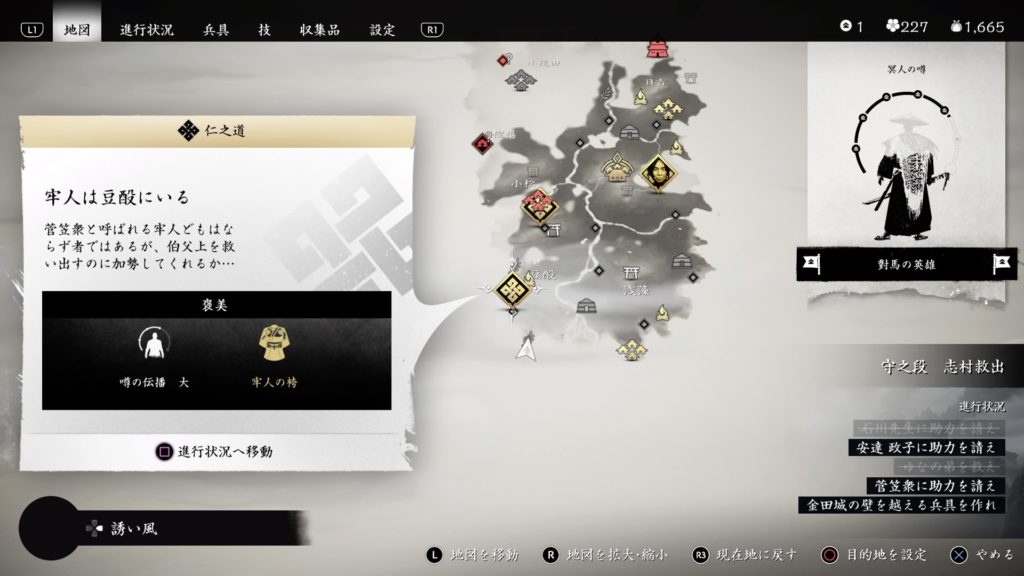
Task: Switch to the 収集品 tab
Action: tap(320, 29)
